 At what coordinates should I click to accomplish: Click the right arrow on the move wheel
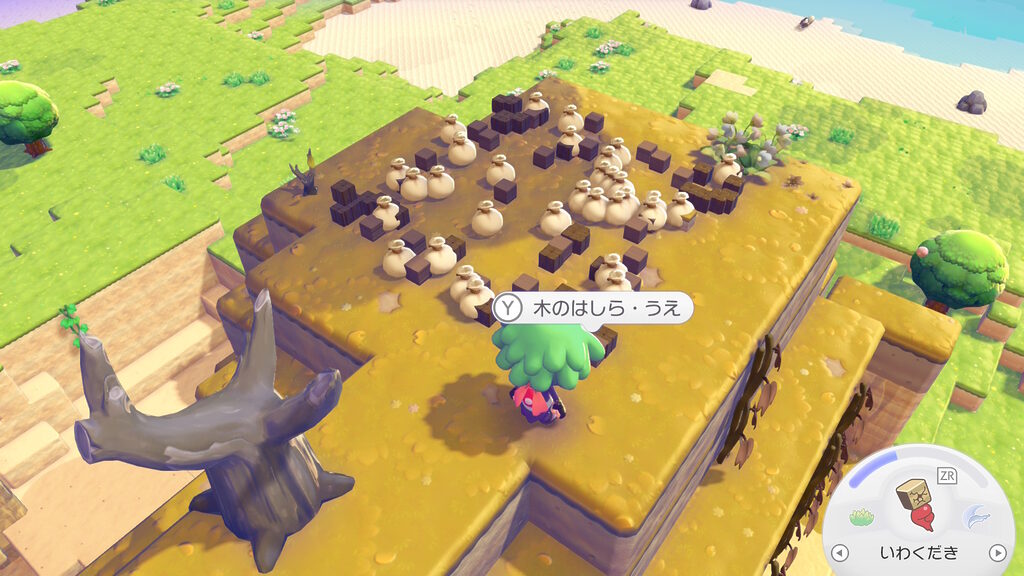996,553
